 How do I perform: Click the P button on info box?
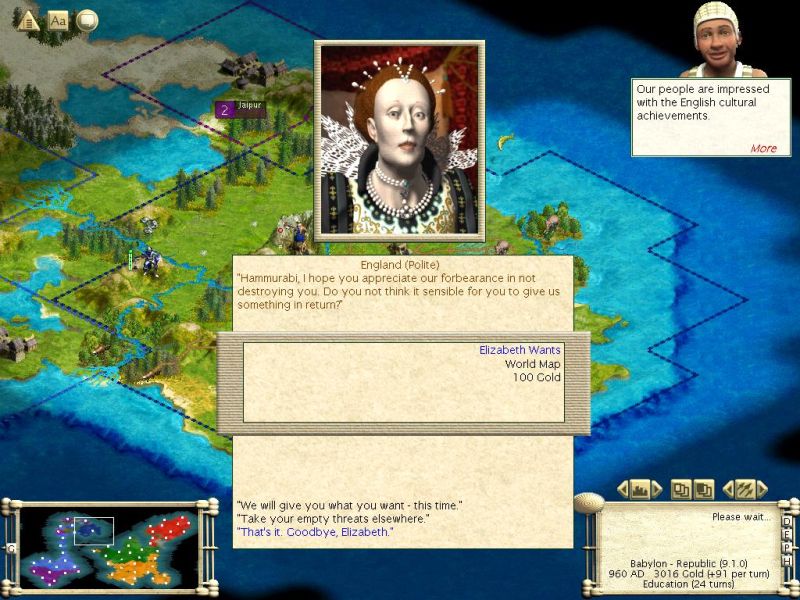787,549
